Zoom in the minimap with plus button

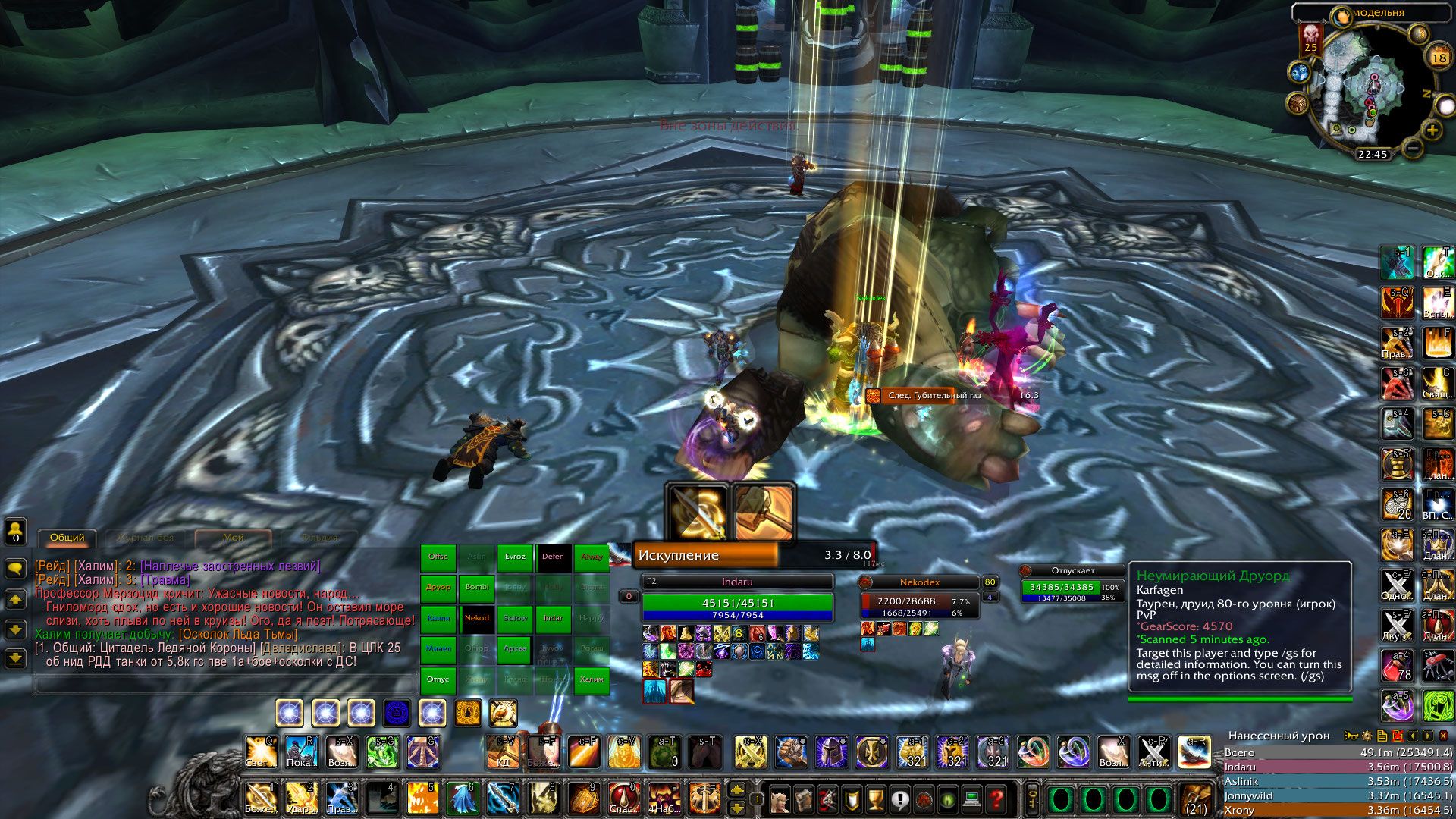1432,130
